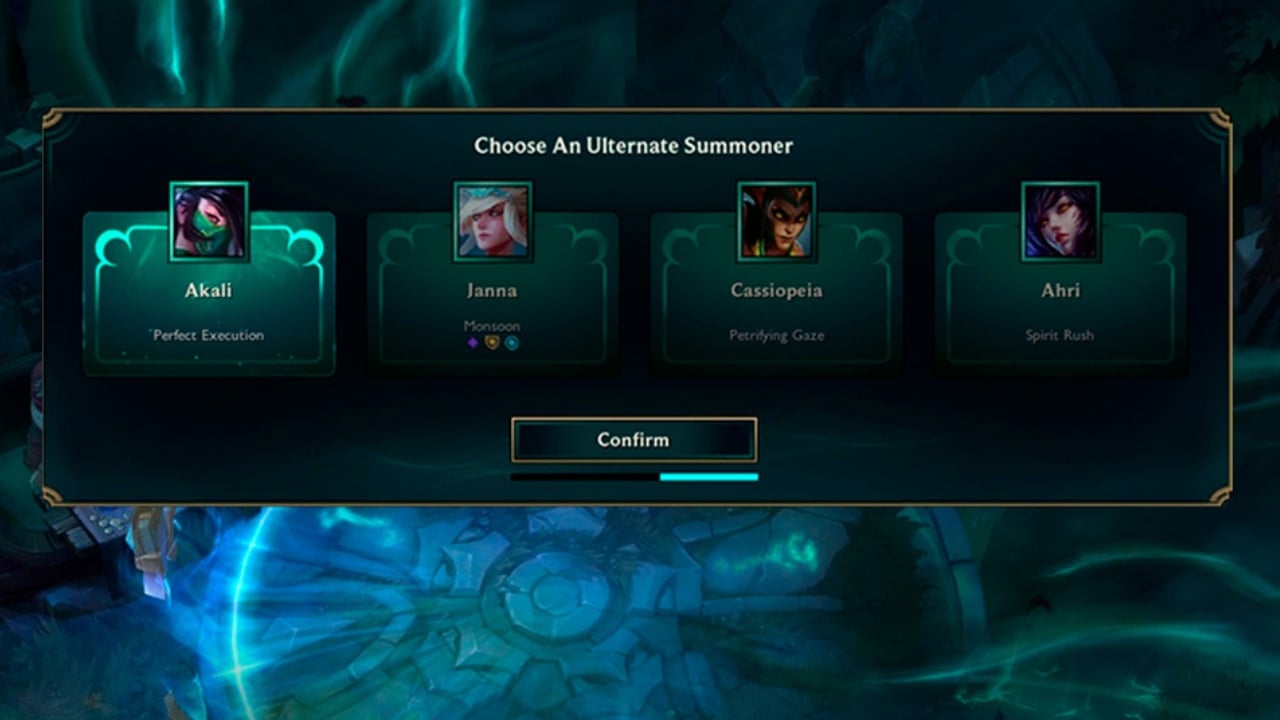Click the Spirit Rush ability text
1280x720 pixels.
1060,336
